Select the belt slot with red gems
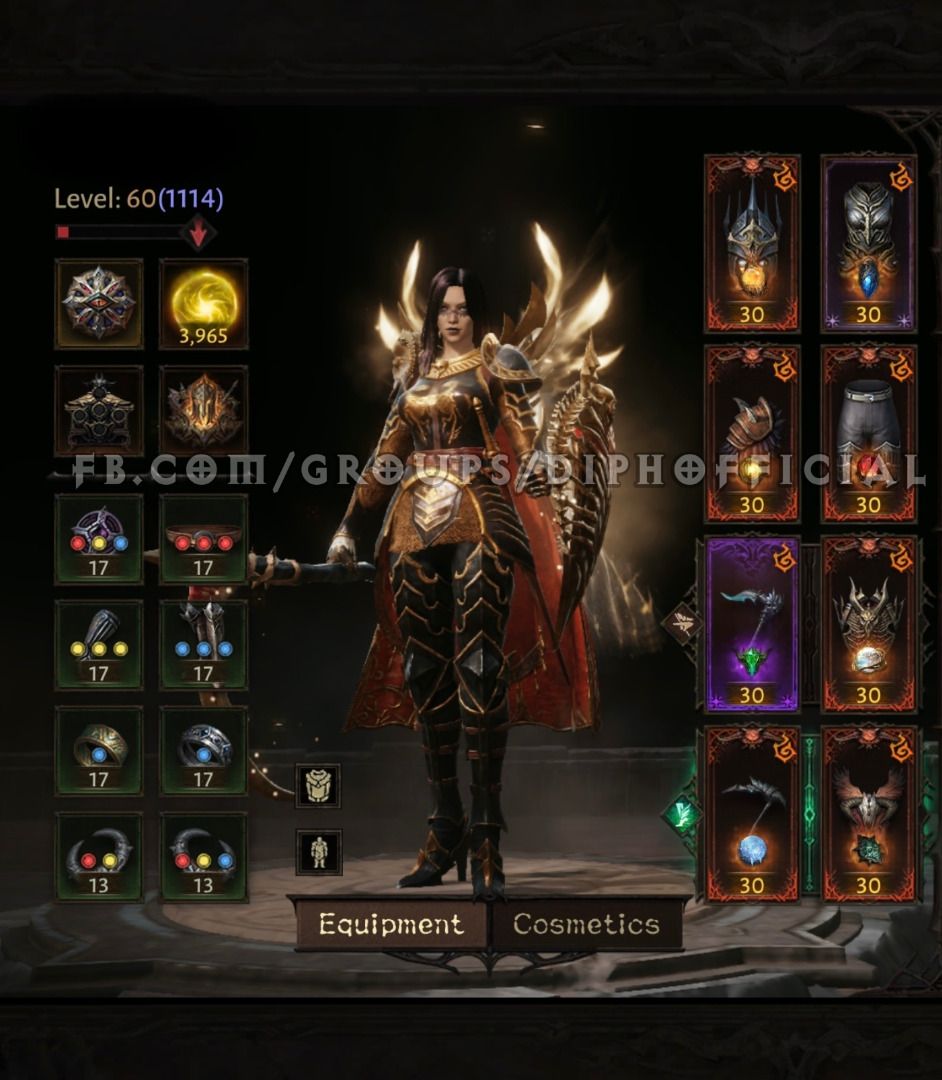 pos(204,538)
